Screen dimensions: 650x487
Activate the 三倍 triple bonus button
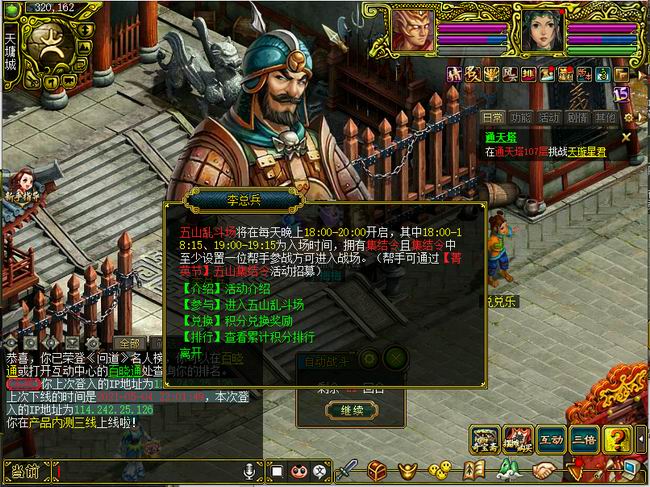584,439
